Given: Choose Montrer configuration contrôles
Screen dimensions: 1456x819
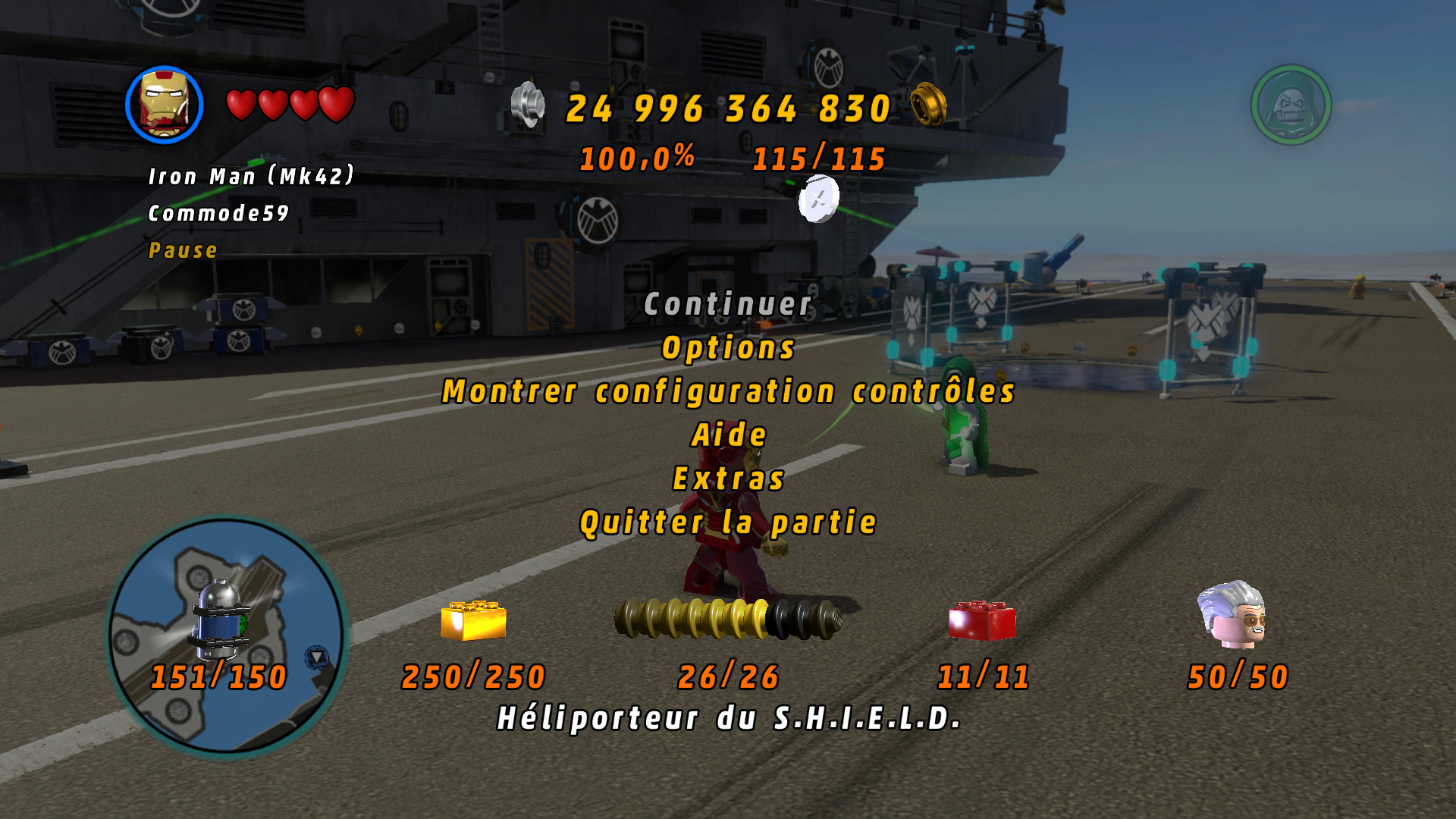Looking at the screenshot, I should click(728, 392).
